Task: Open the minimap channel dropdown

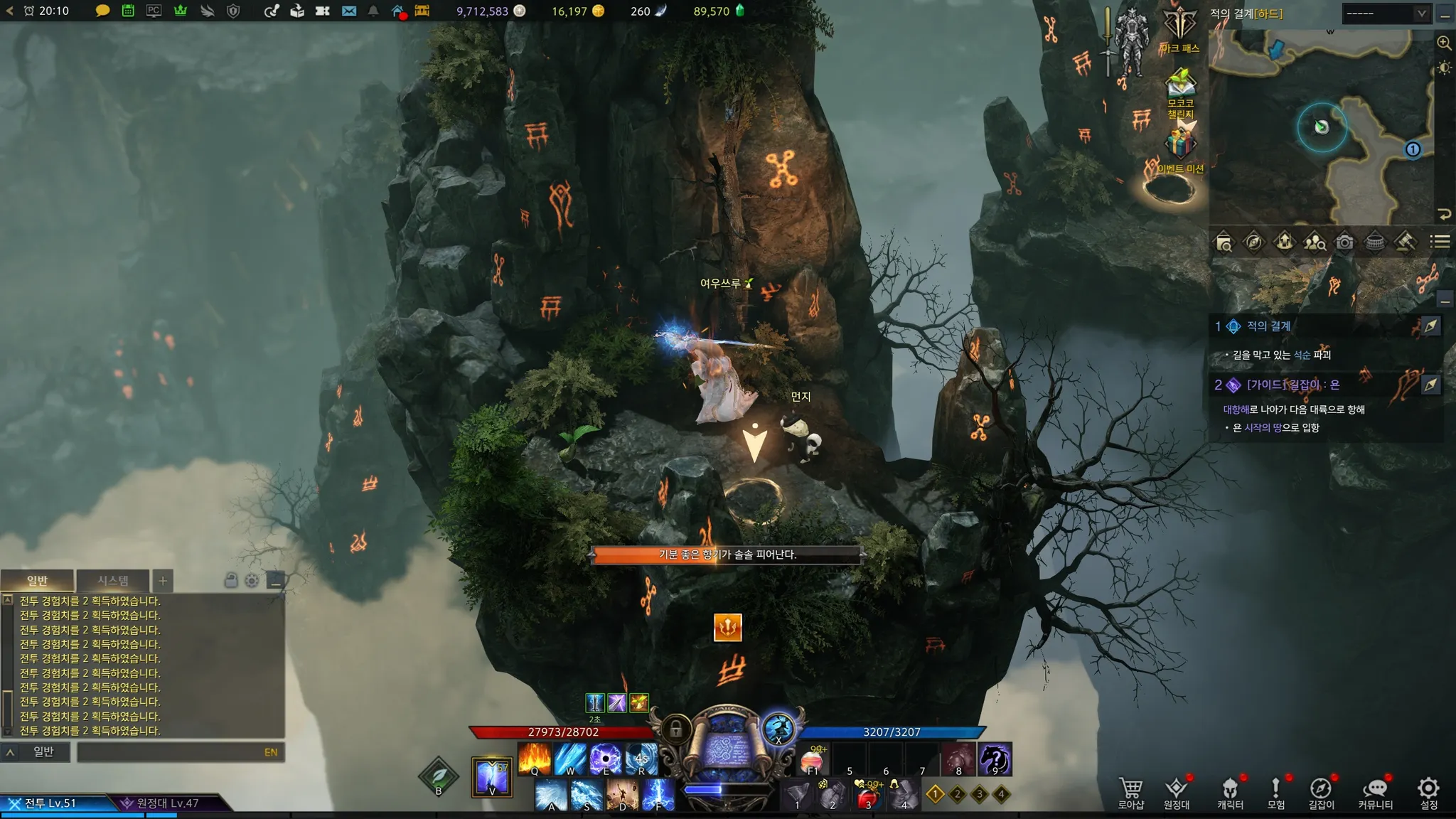Action: pos(1386,14)
